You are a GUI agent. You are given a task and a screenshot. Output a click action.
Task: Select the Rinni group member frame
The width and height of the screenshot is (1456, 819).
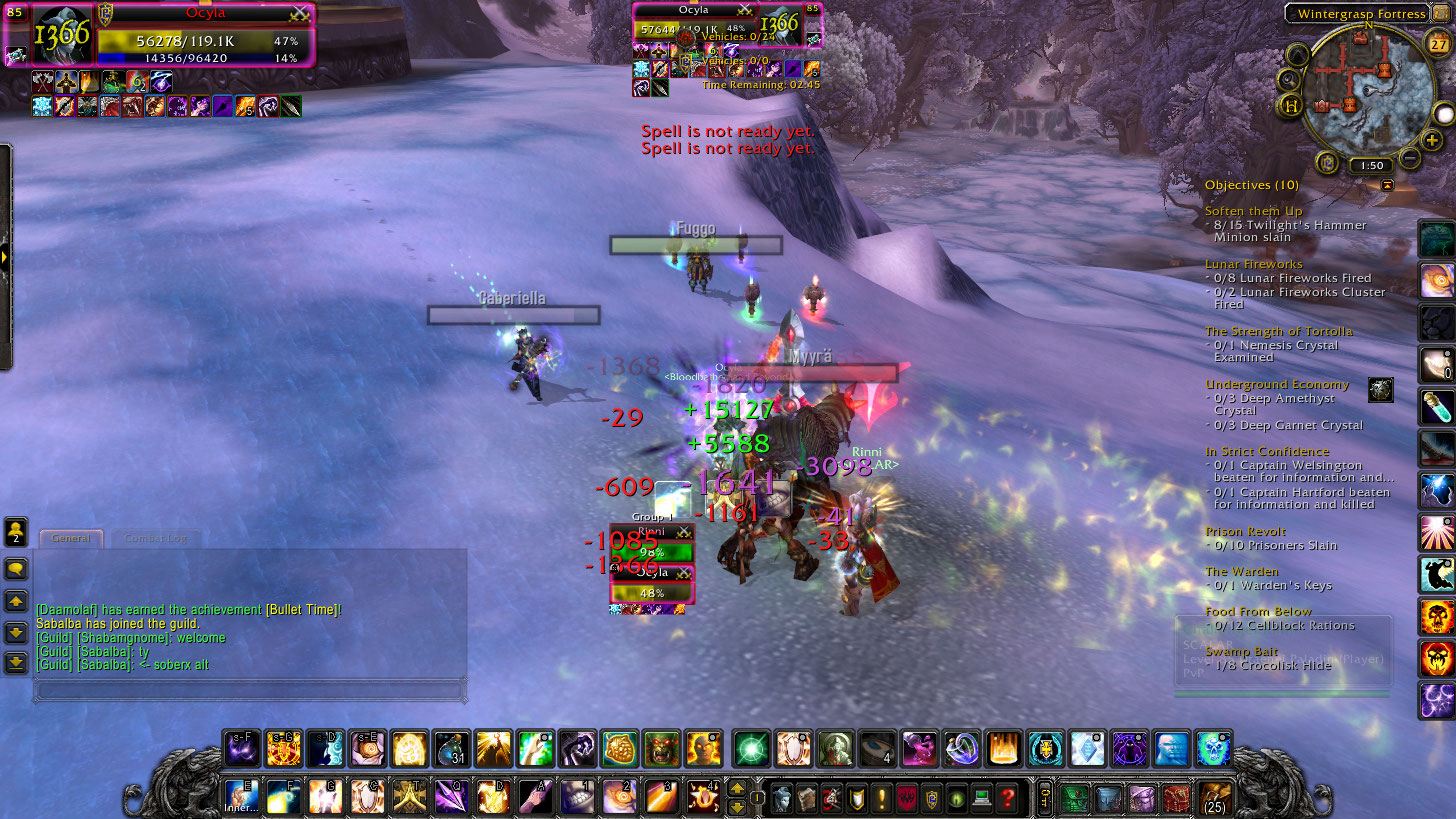tap(652, 544)
